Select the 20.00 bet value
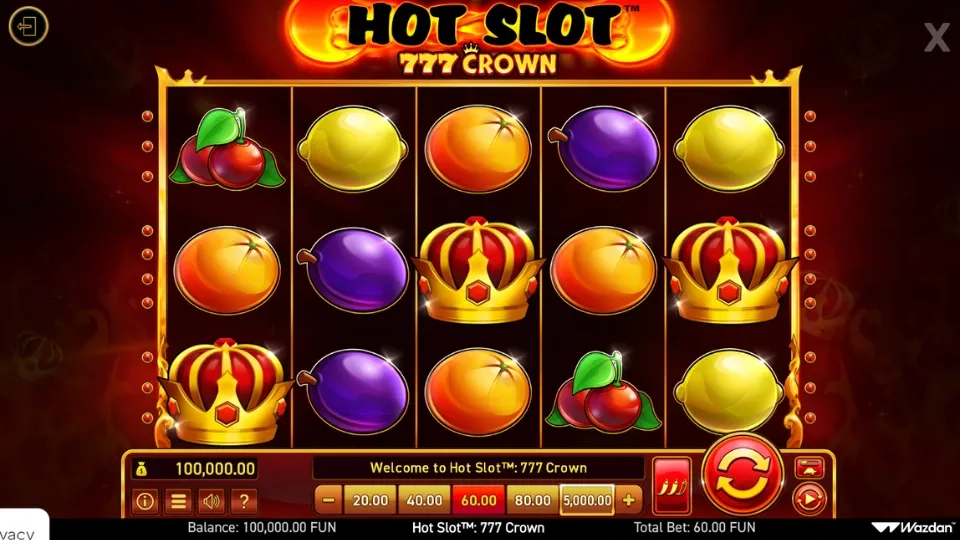The image size is (960, 540). (x=370, y=499)
